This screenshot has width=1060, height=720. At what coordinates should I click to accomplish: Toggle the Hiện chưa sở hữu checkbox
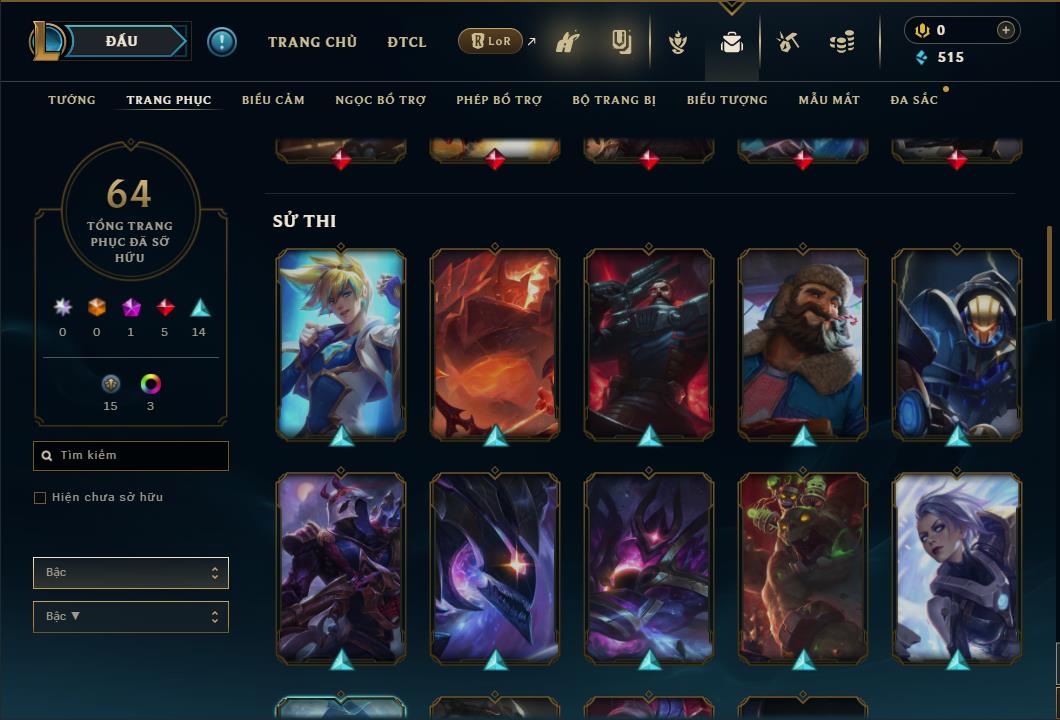40,498
